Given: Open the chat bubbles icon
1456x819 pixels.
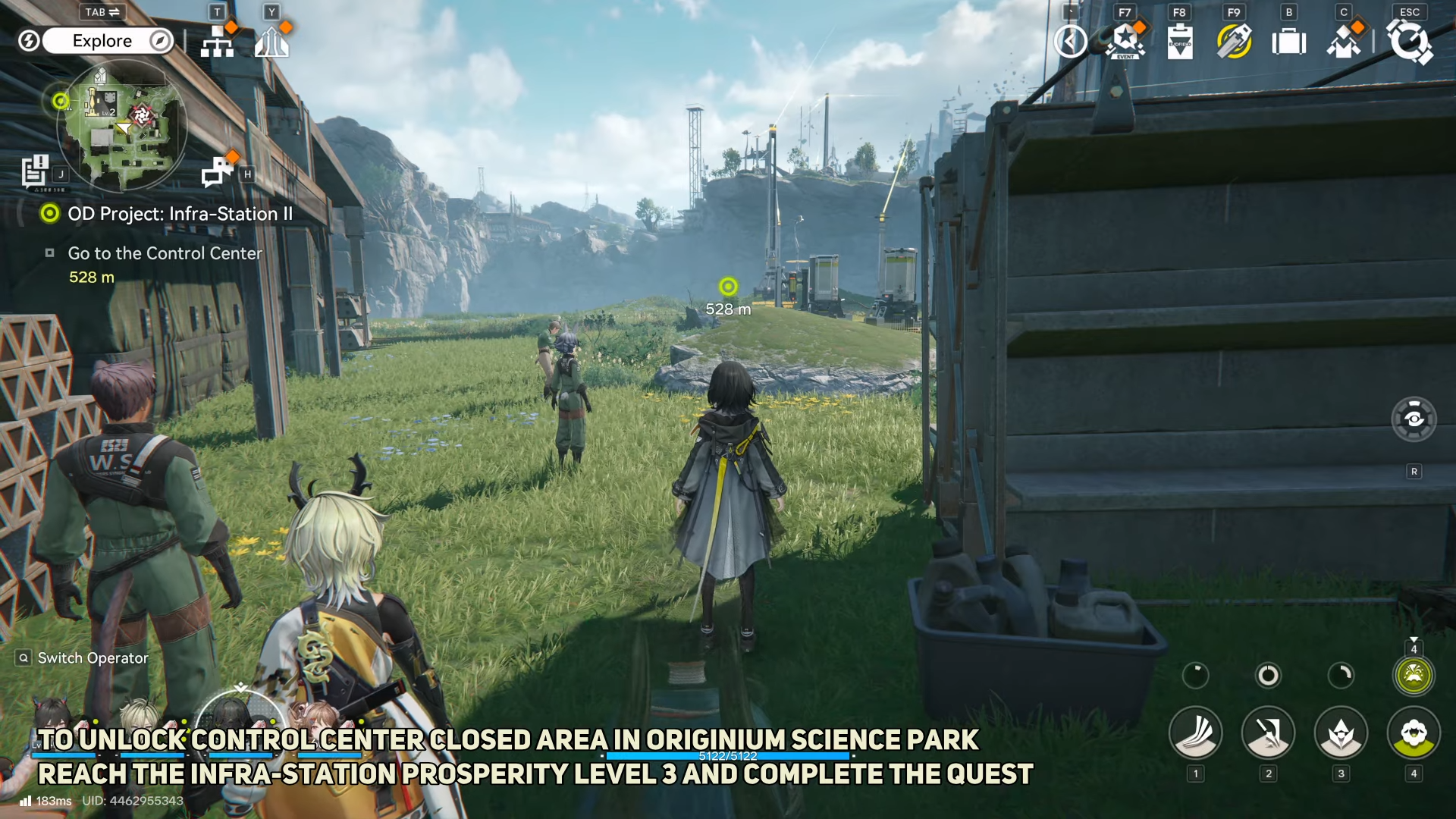Looking at the screenshot, I should [x=217, y=172].
